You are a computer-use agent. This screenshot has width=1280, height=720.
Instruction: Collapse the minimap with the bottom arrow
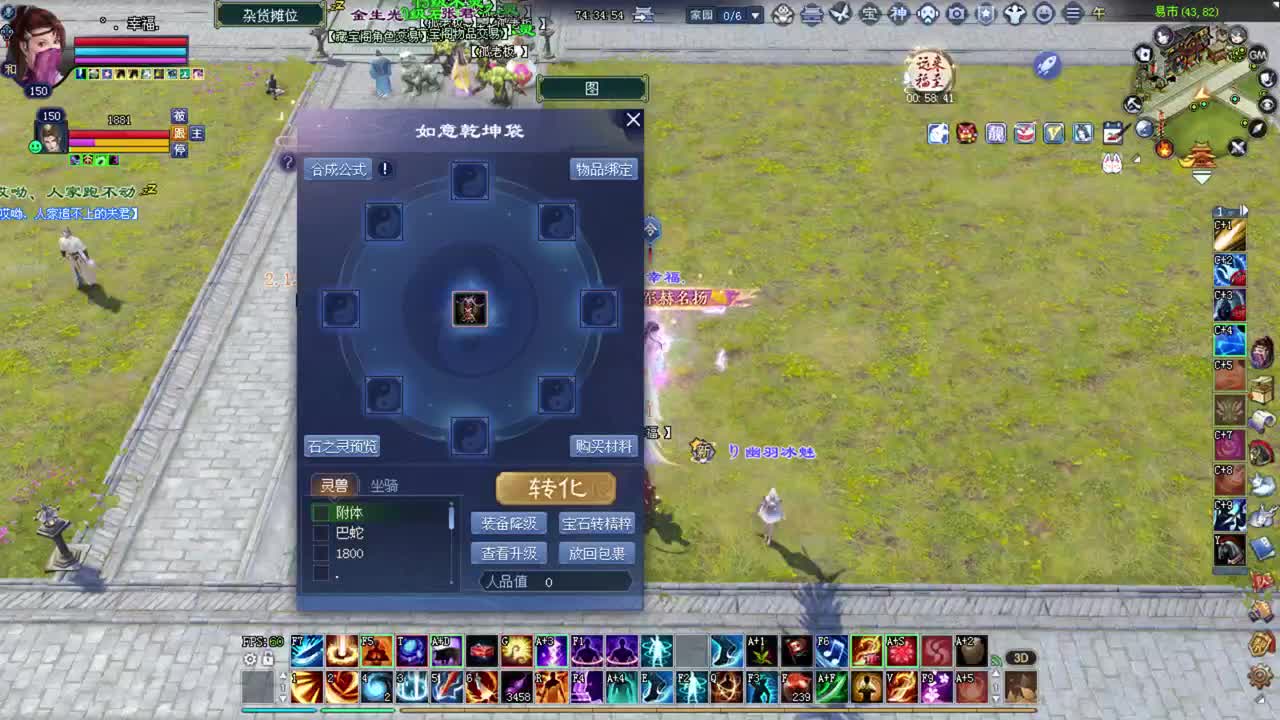(x=1202, y=178)
